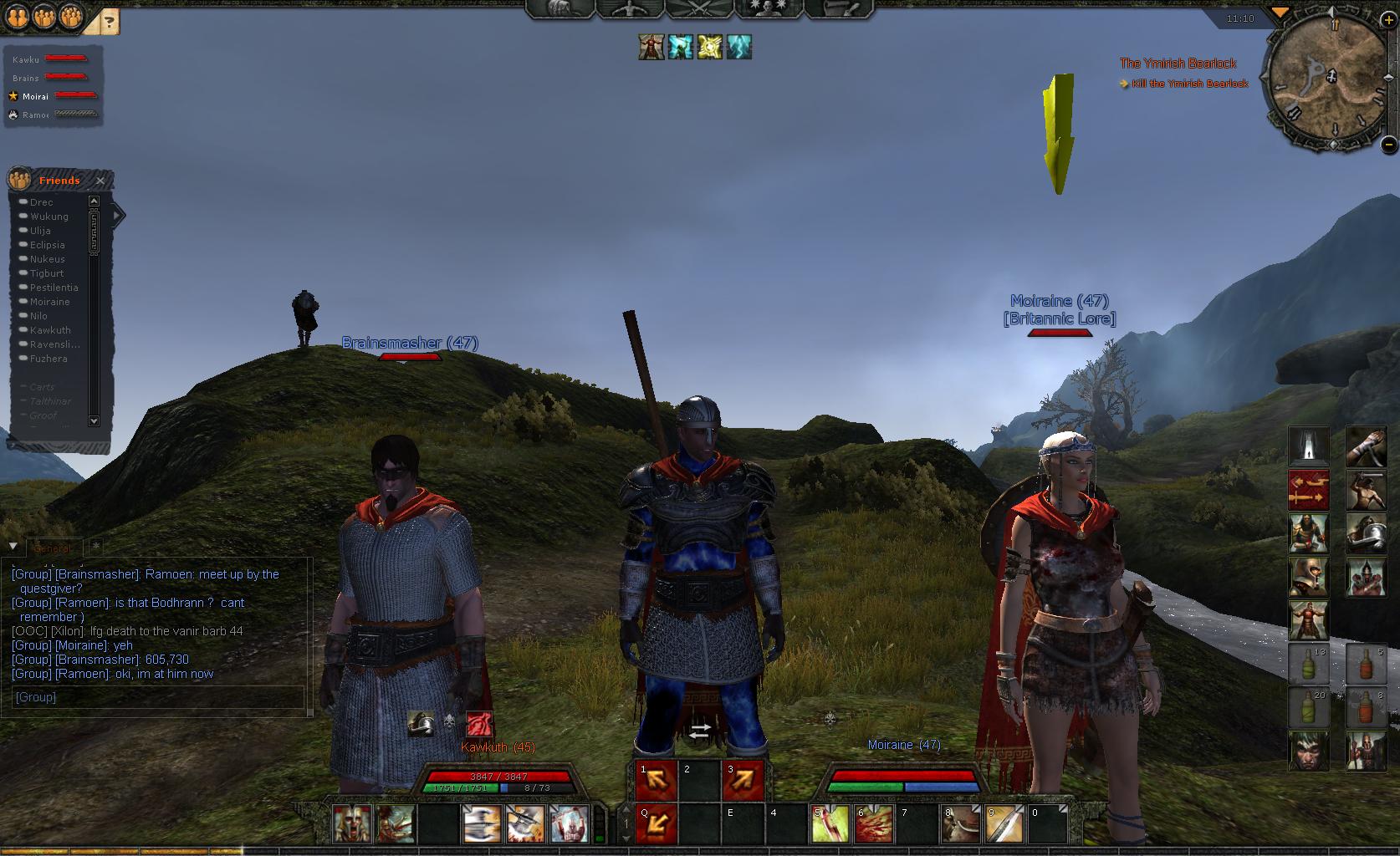Click the circular minimap
Image resolution: width=1400 pixels, height=856 pixels.
coord(1326,82)
